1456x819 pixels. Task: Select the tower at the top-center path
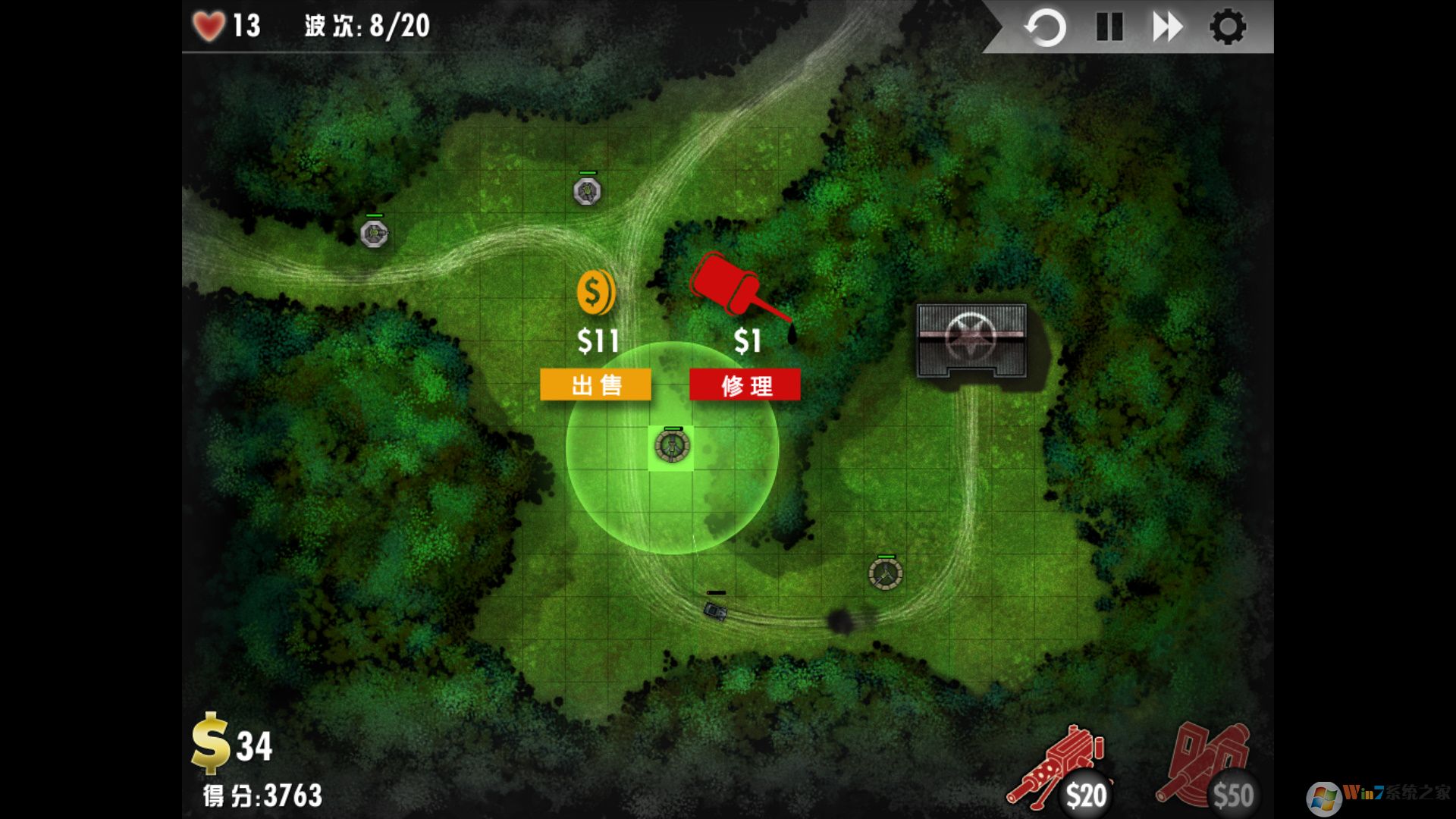click(589, 193)
